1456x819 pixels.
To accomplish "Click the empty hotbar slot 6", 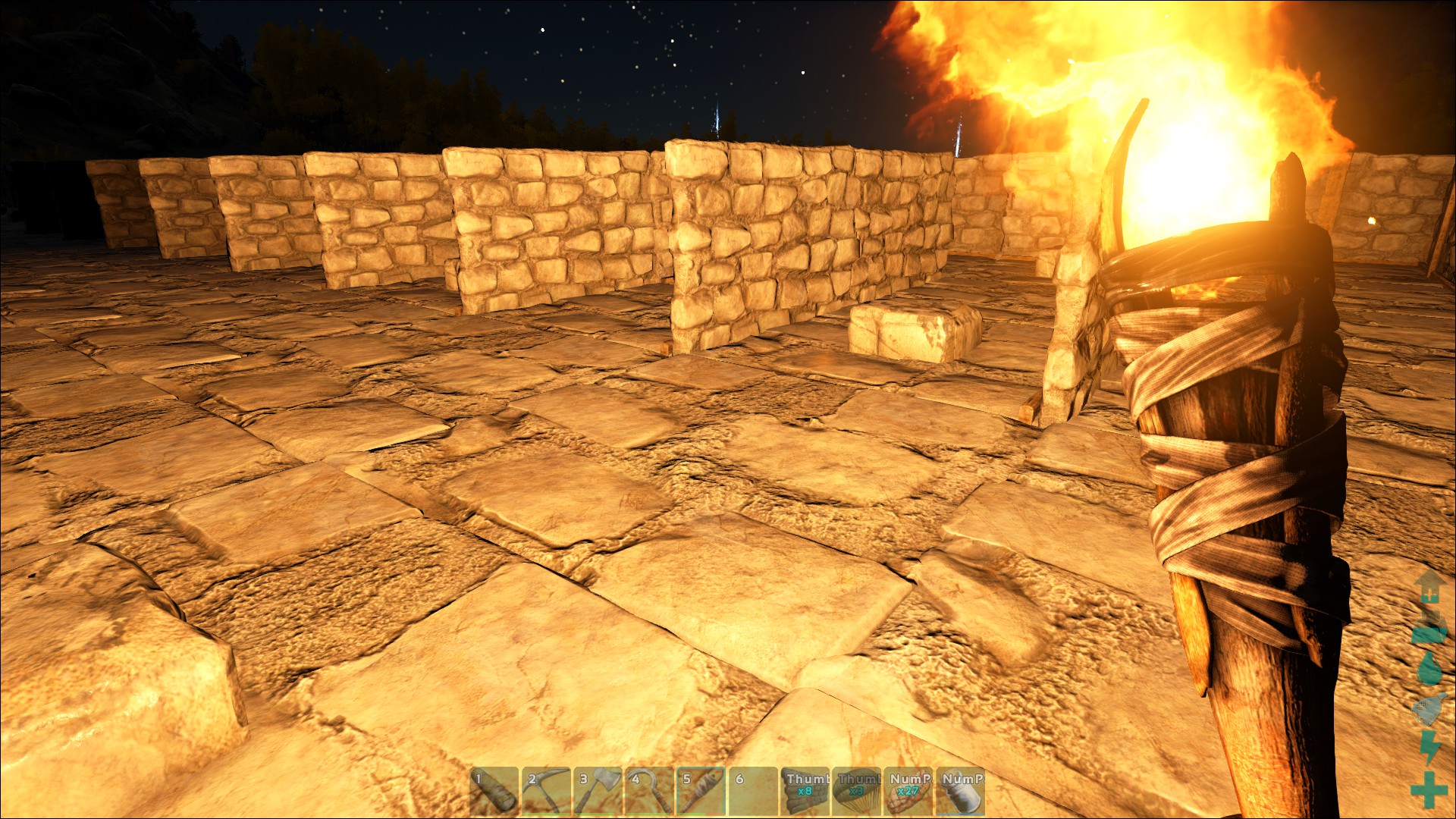I will click(x=752, y=792).
